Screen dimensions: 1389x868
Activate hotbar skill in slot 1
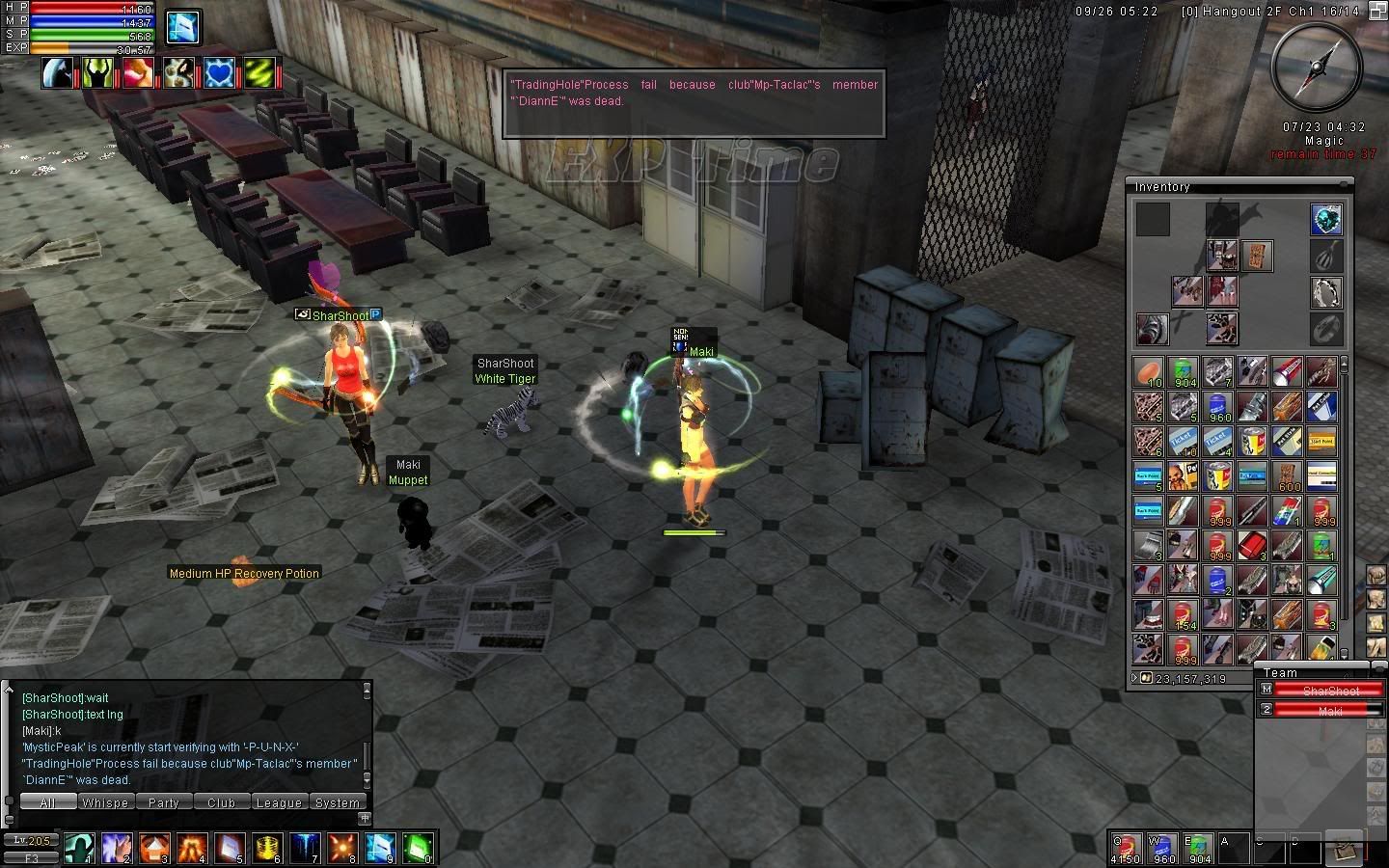[80, 847]
